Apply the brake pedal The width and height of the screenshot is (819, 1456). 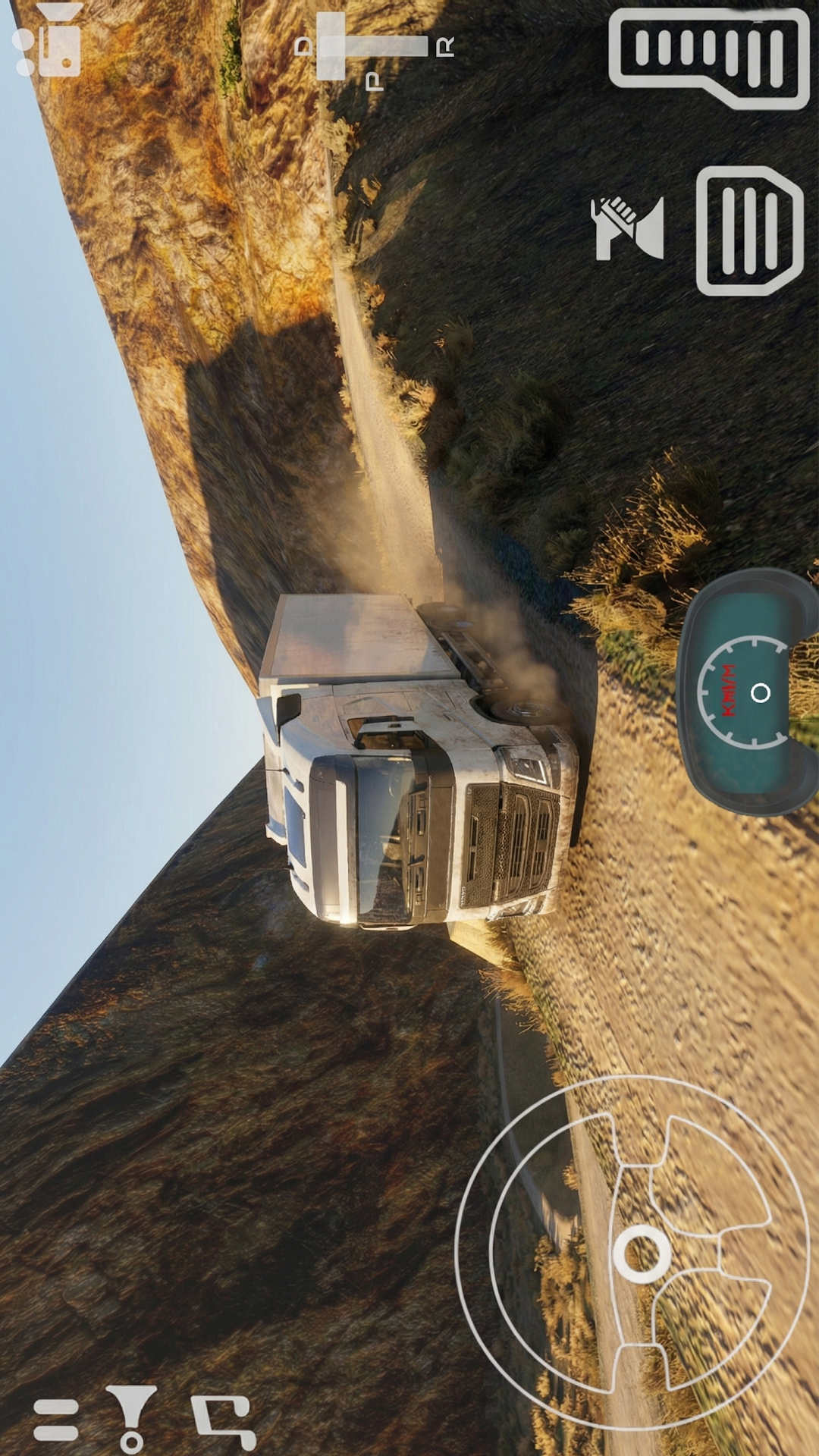749,231
